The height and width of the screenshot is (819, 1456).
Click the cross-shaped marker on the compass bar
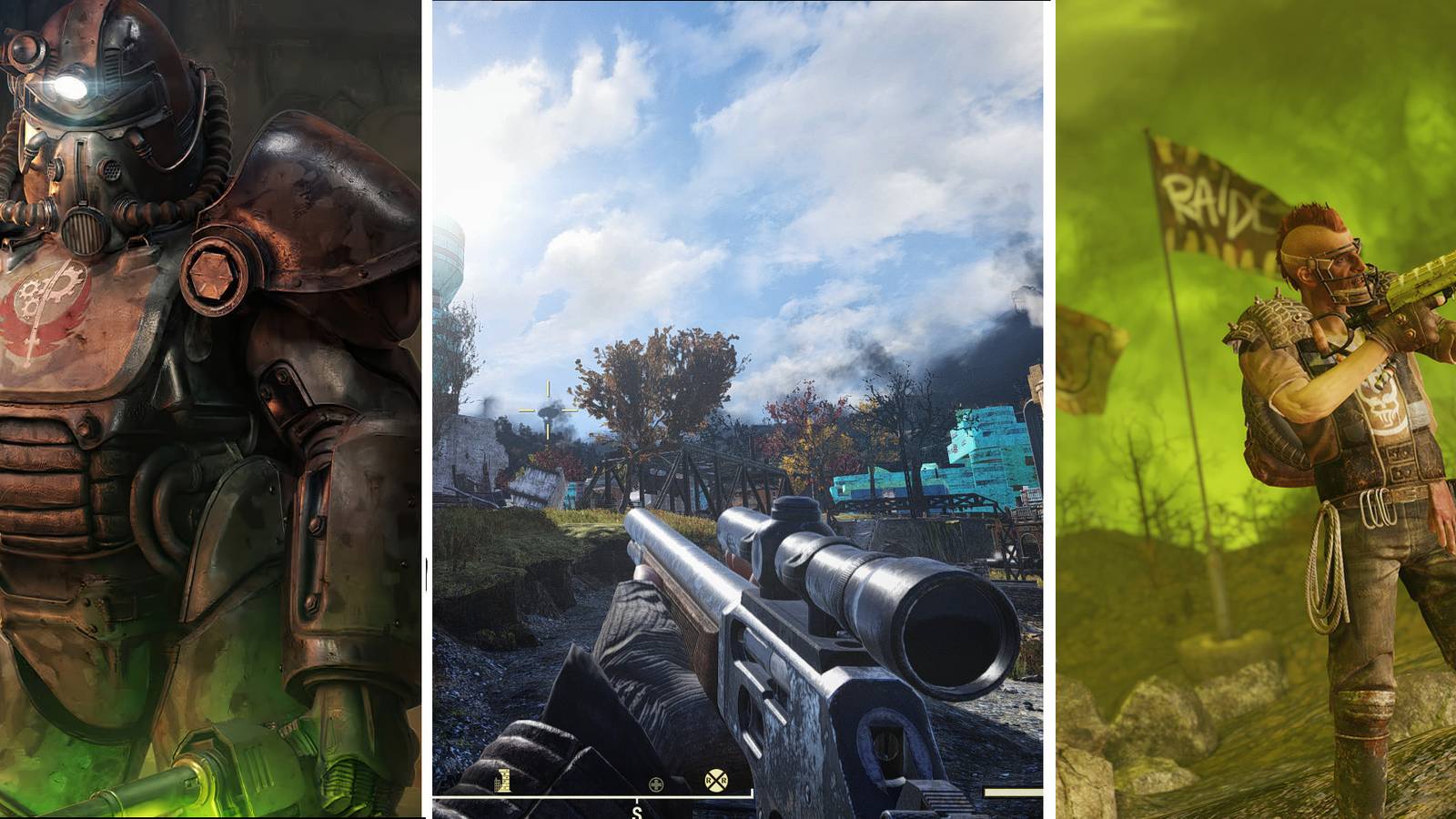click(655, 784)
